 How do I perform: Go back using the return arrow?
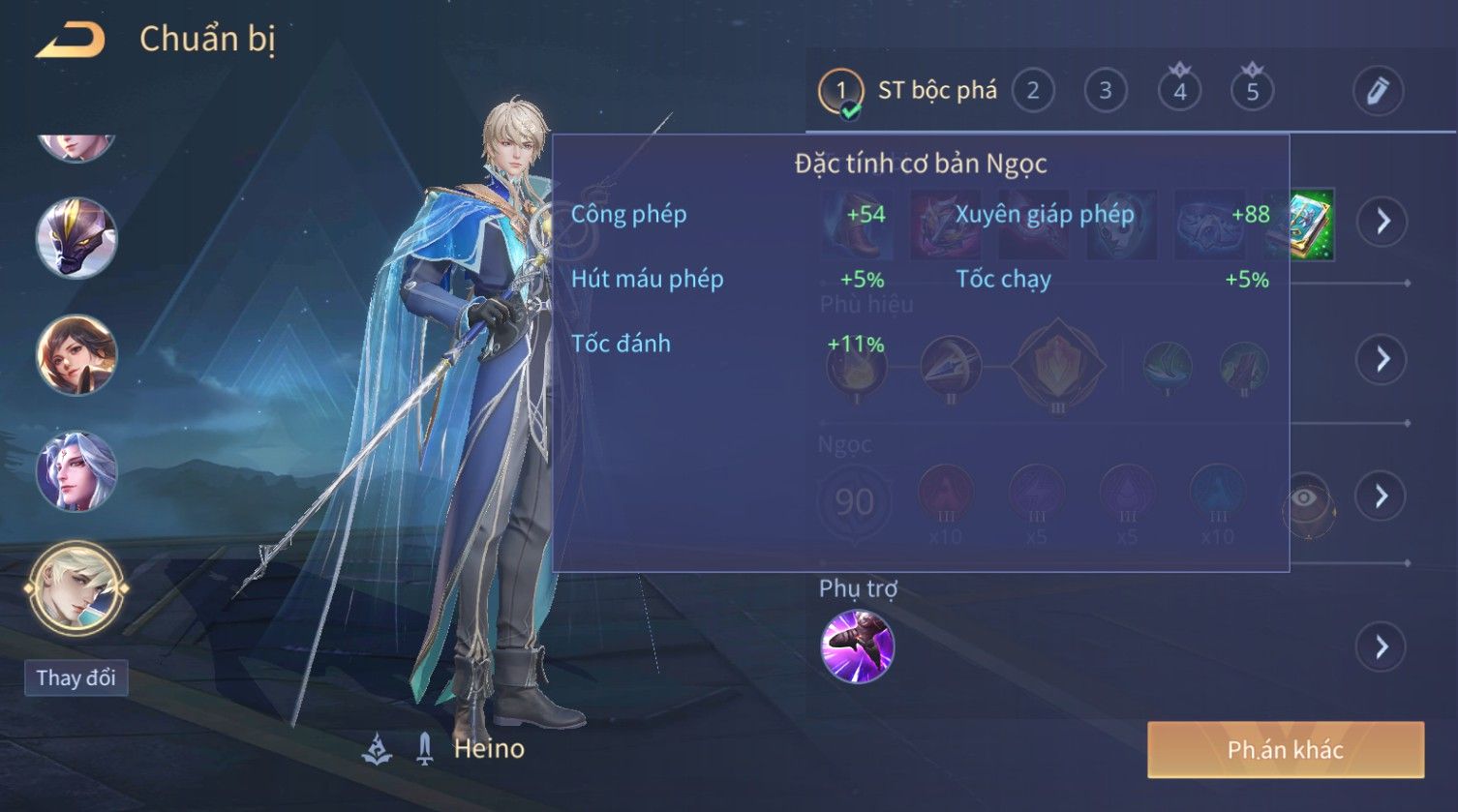(x=70, y=41)
